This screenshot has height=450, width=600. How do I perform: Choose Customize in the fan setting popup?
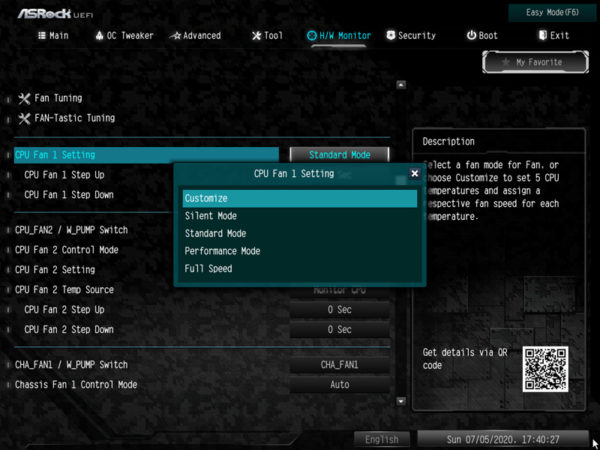[299, 199]
